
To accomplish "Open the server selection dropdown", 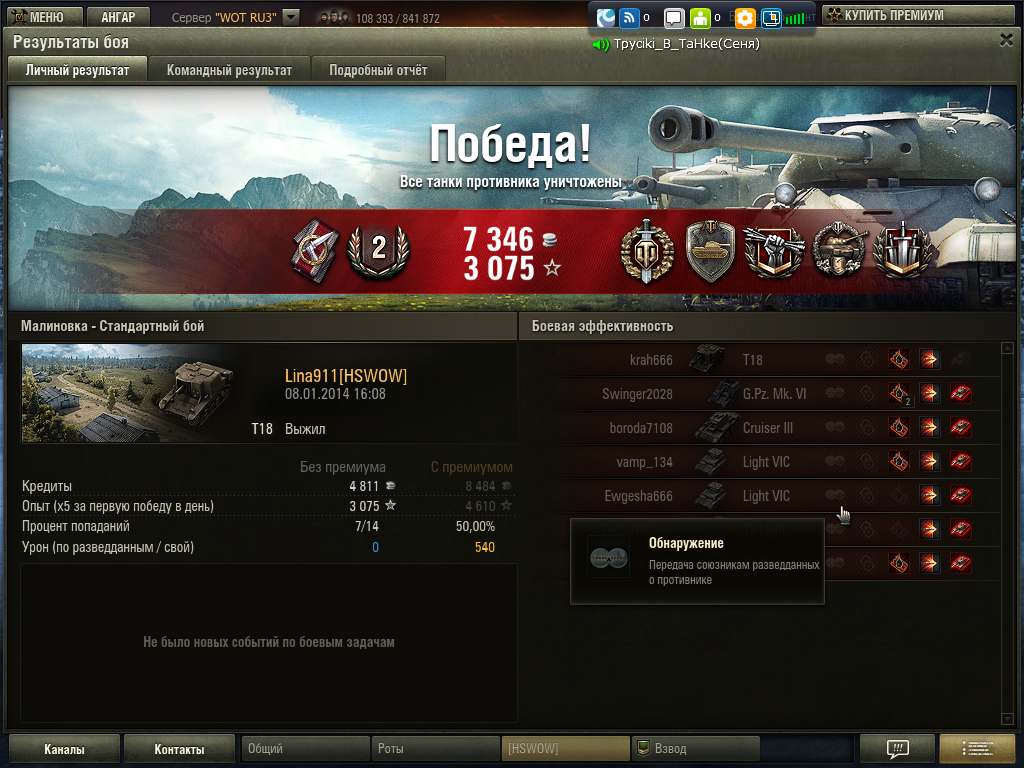I will click(290, 17).
